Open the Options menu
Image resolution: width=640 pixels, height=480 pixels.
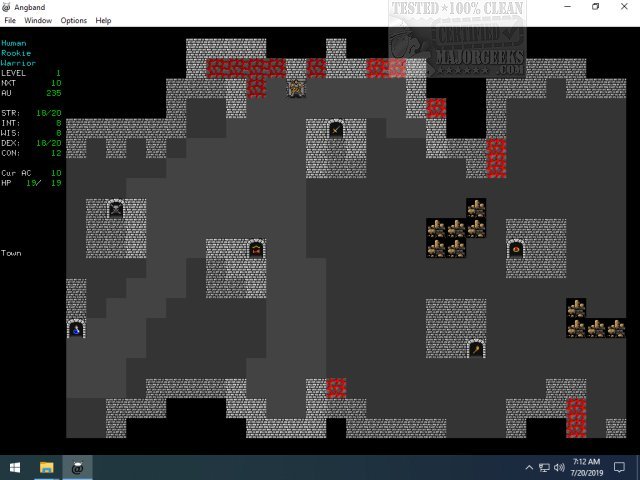74,20
